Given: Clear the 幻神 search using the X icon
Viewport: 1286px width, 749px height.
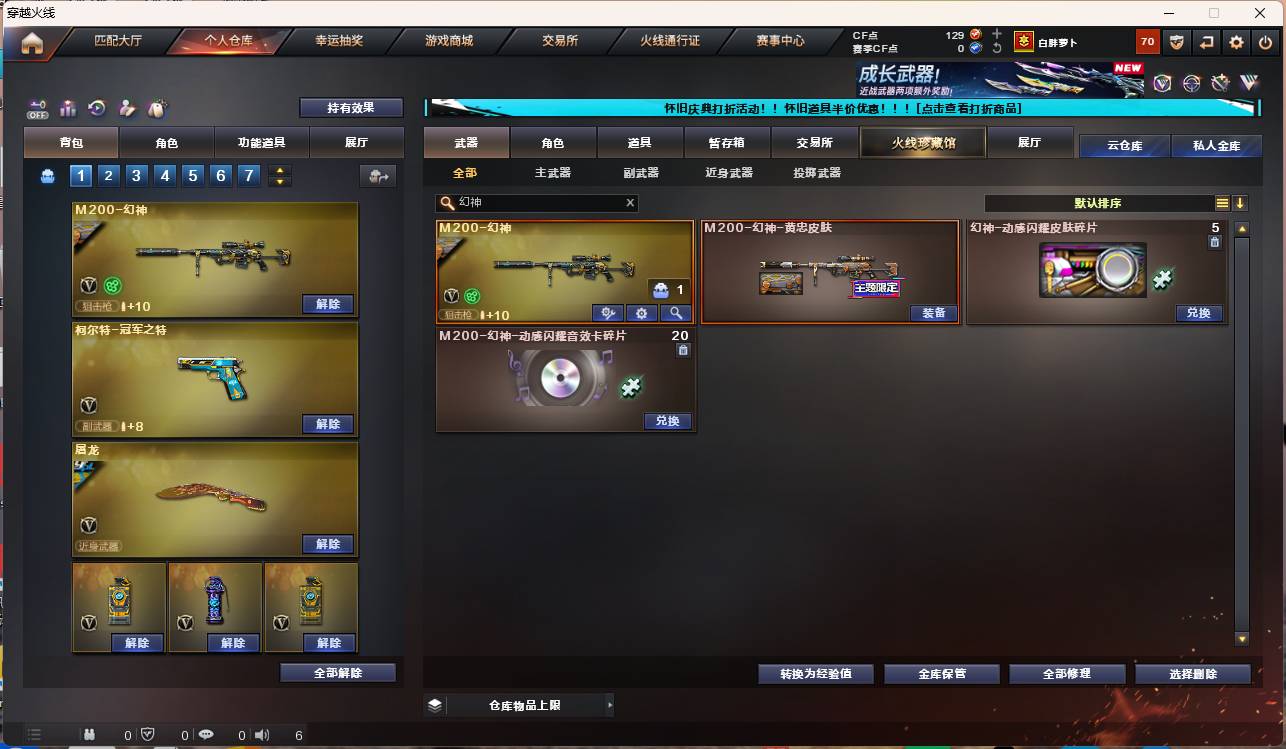Looking at the screenshot, I should (630, 203).
